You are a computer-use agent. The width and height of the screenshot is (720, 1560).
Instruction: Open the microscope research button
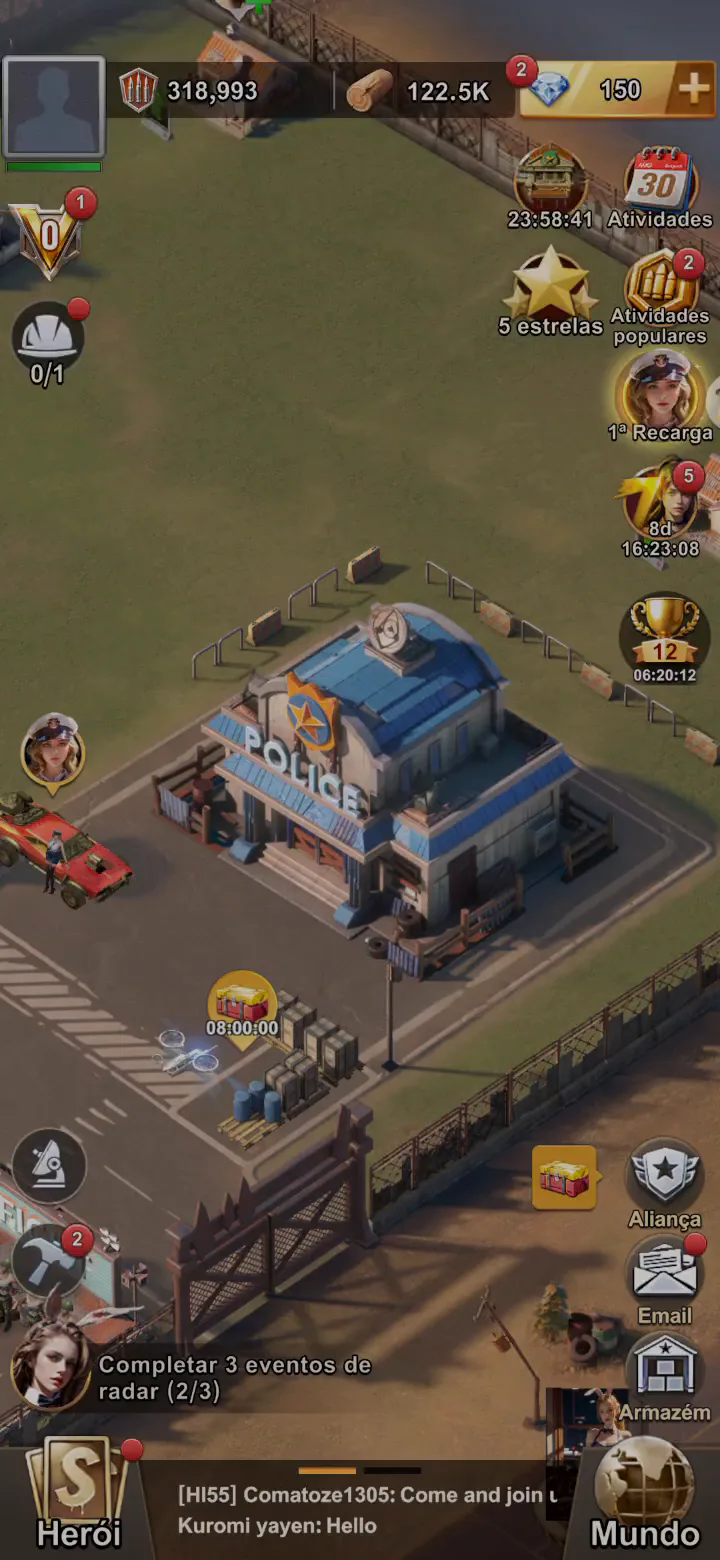click(x=49, y=1165)
